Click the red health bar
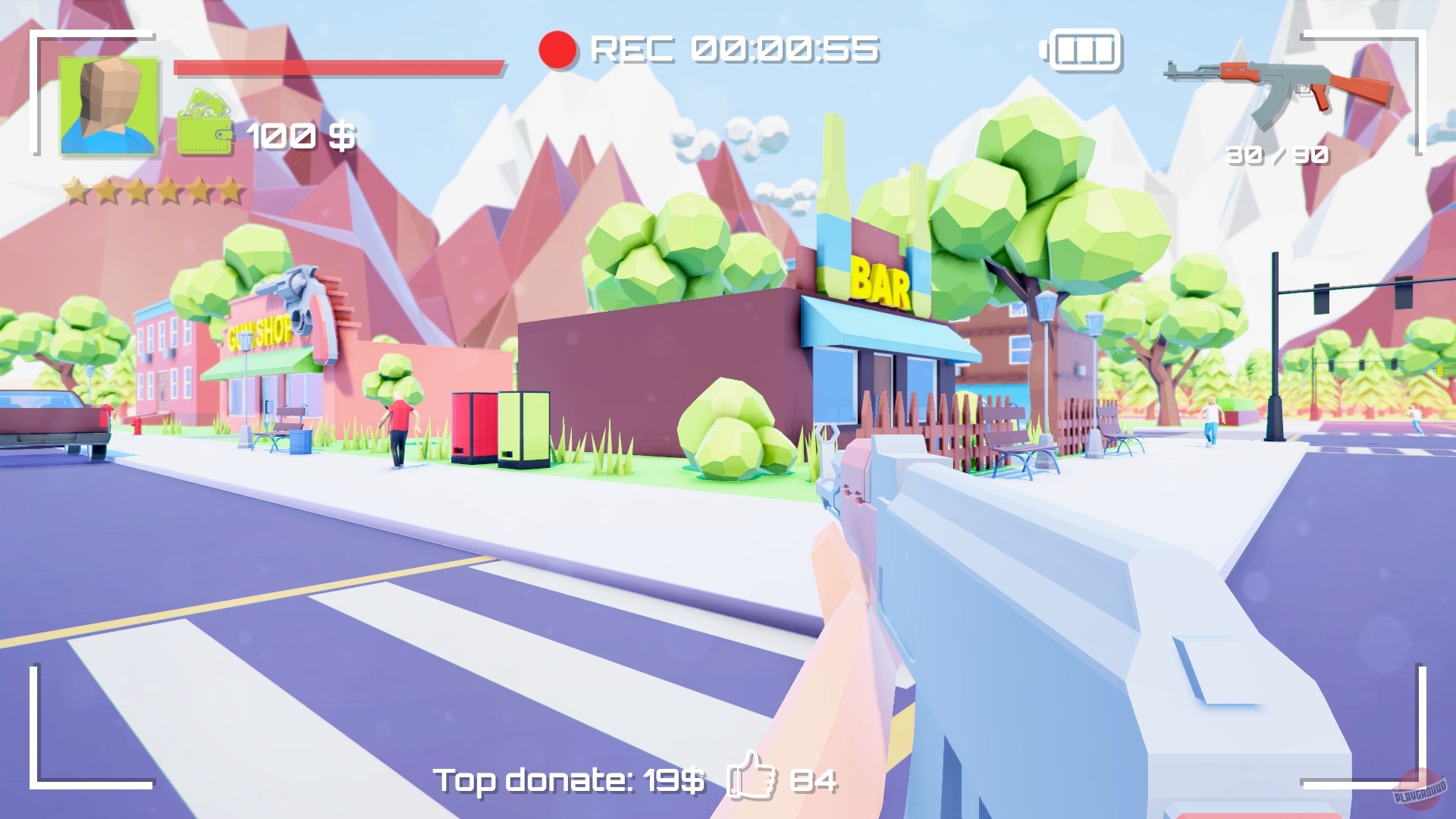 337,68
